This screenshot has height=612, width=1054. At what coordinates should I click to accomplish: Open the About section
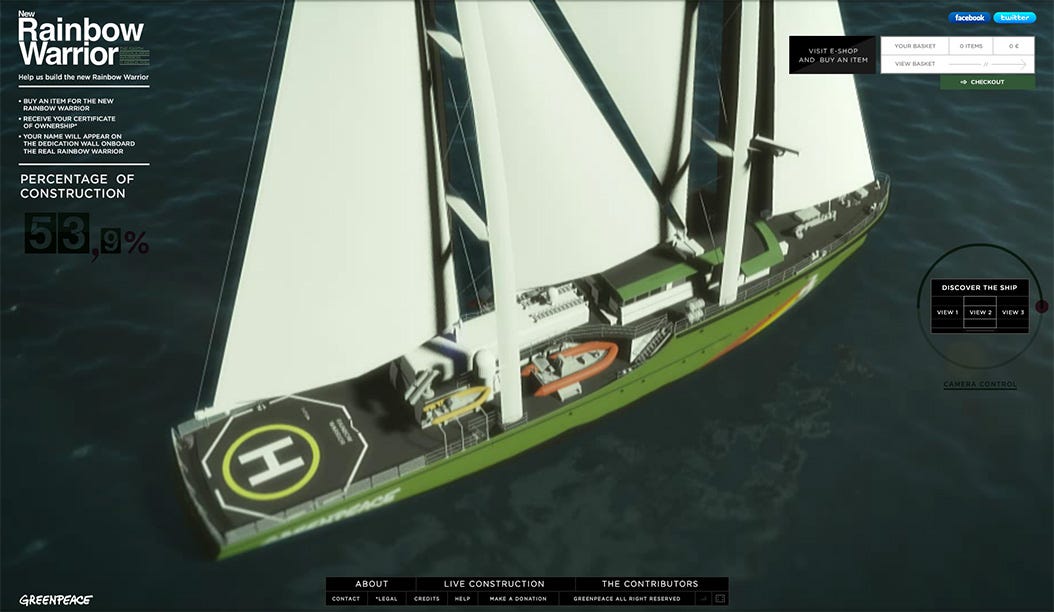click(x=371, y=584)
